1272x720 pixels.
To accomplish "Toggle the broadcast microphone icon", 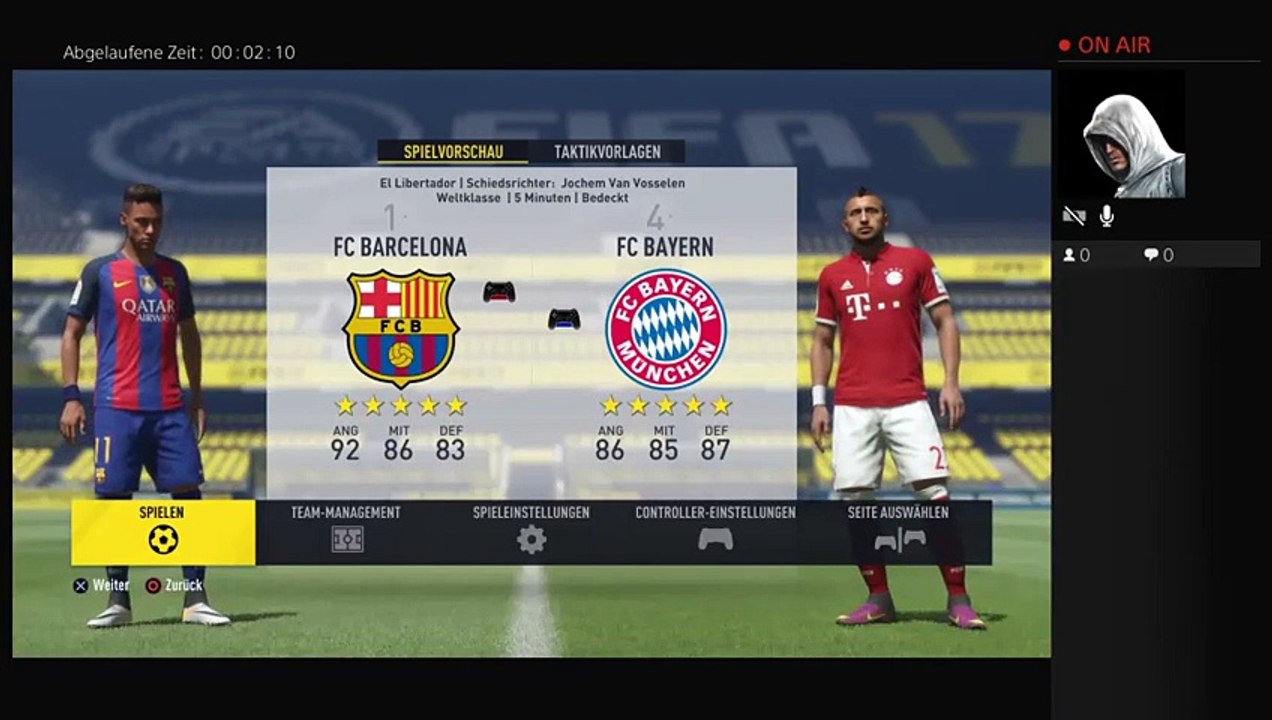I will click(1107, 216).
